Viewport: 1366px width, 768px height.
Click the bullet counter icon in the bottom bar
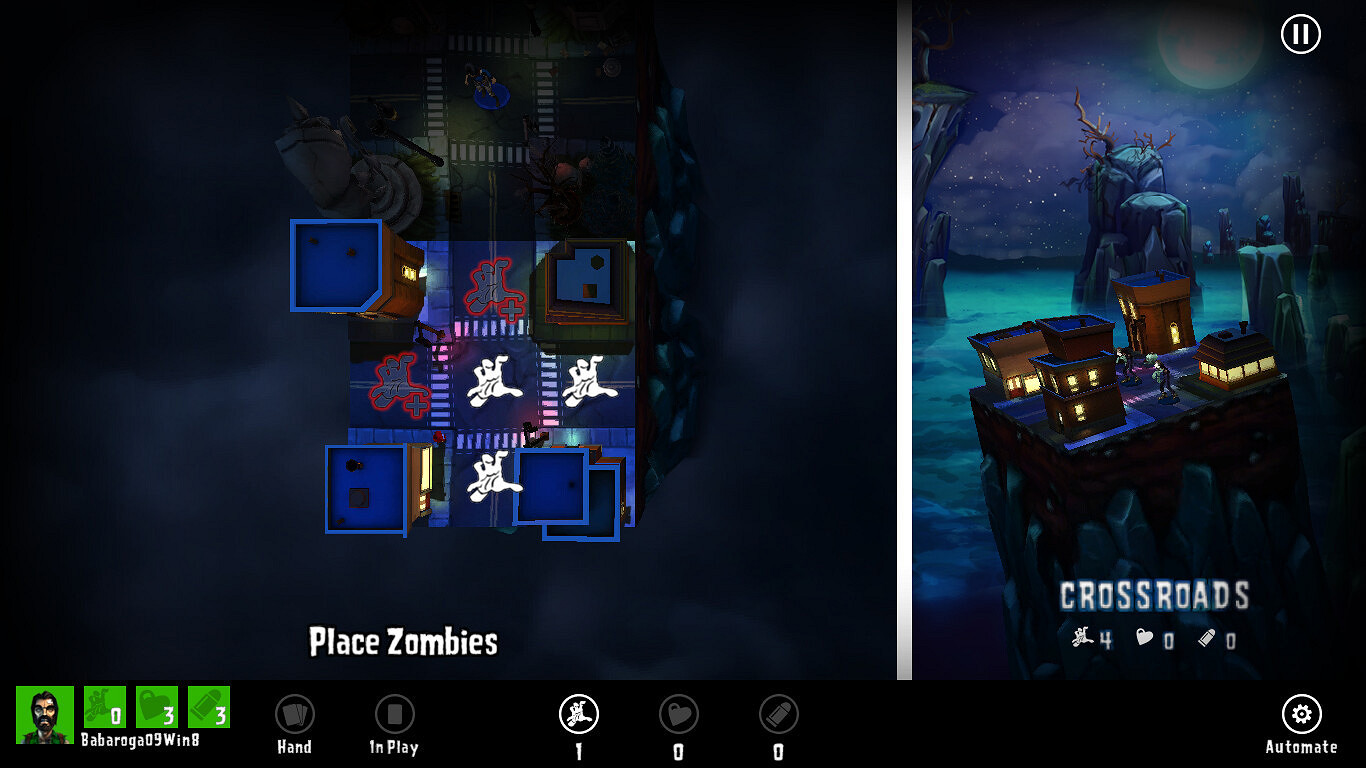tap(778, 714)
